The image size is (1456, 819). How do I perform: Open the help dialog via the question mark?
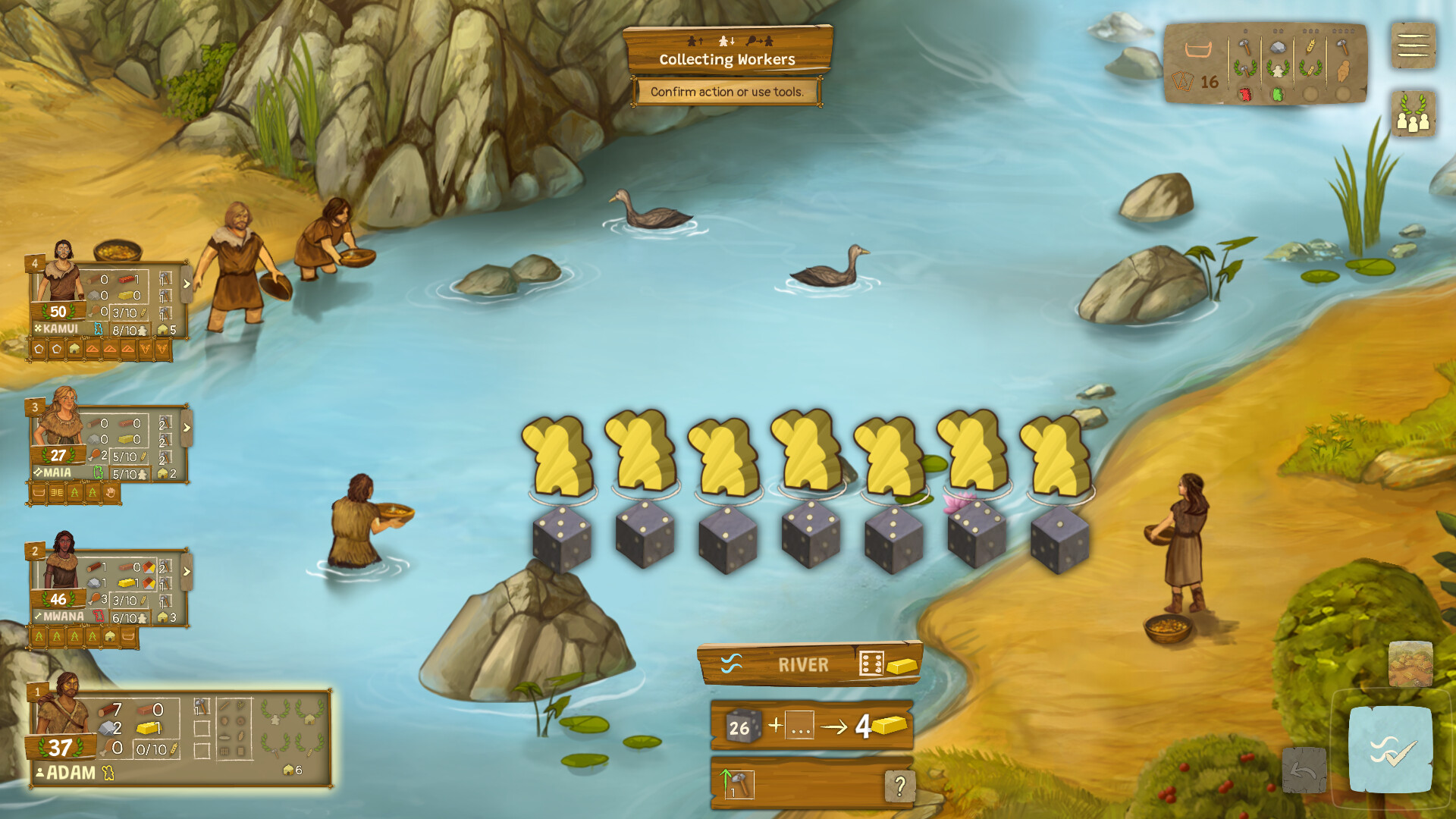pos(899,785)
